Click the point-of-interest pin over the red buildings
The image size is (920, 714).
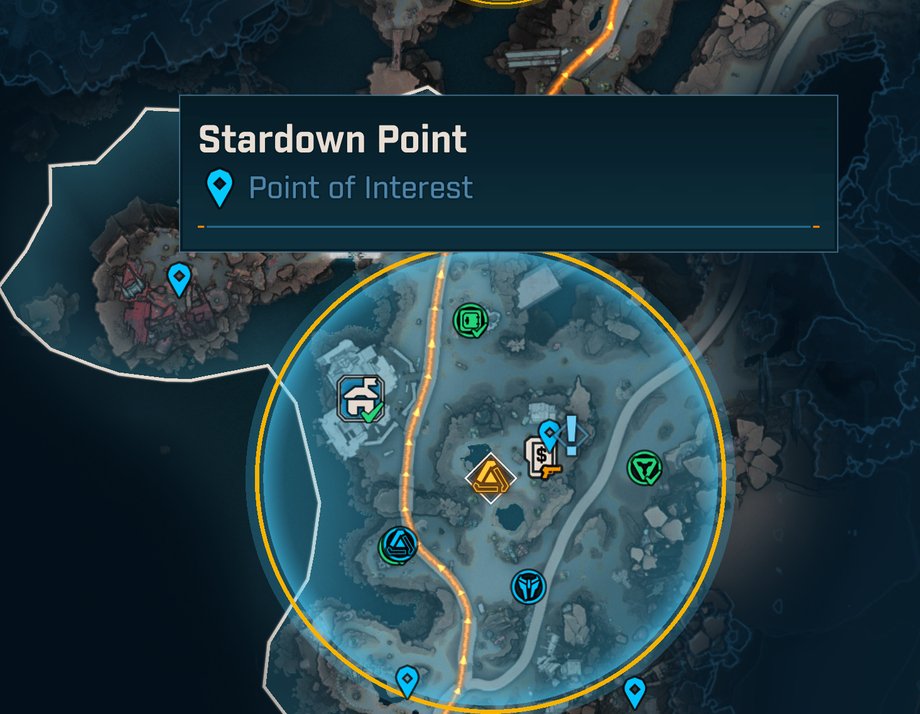tap(179, 277)
